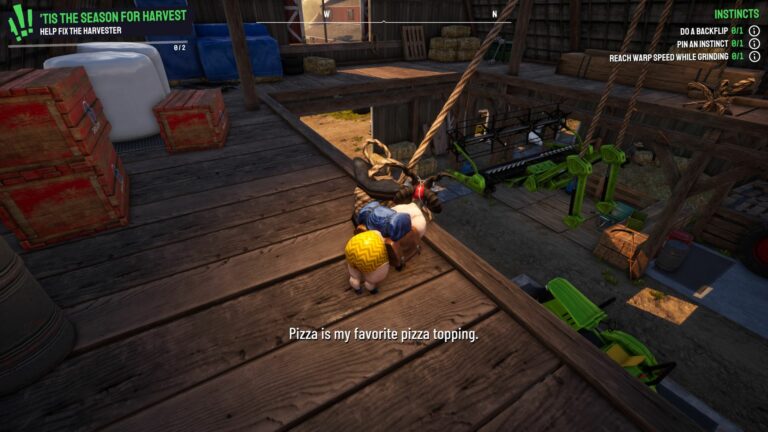The height and width of the screenshot is (432, 768).
Task: Open the 'Tis the Season for Harvest quest tracker
Action: point(113,17)
